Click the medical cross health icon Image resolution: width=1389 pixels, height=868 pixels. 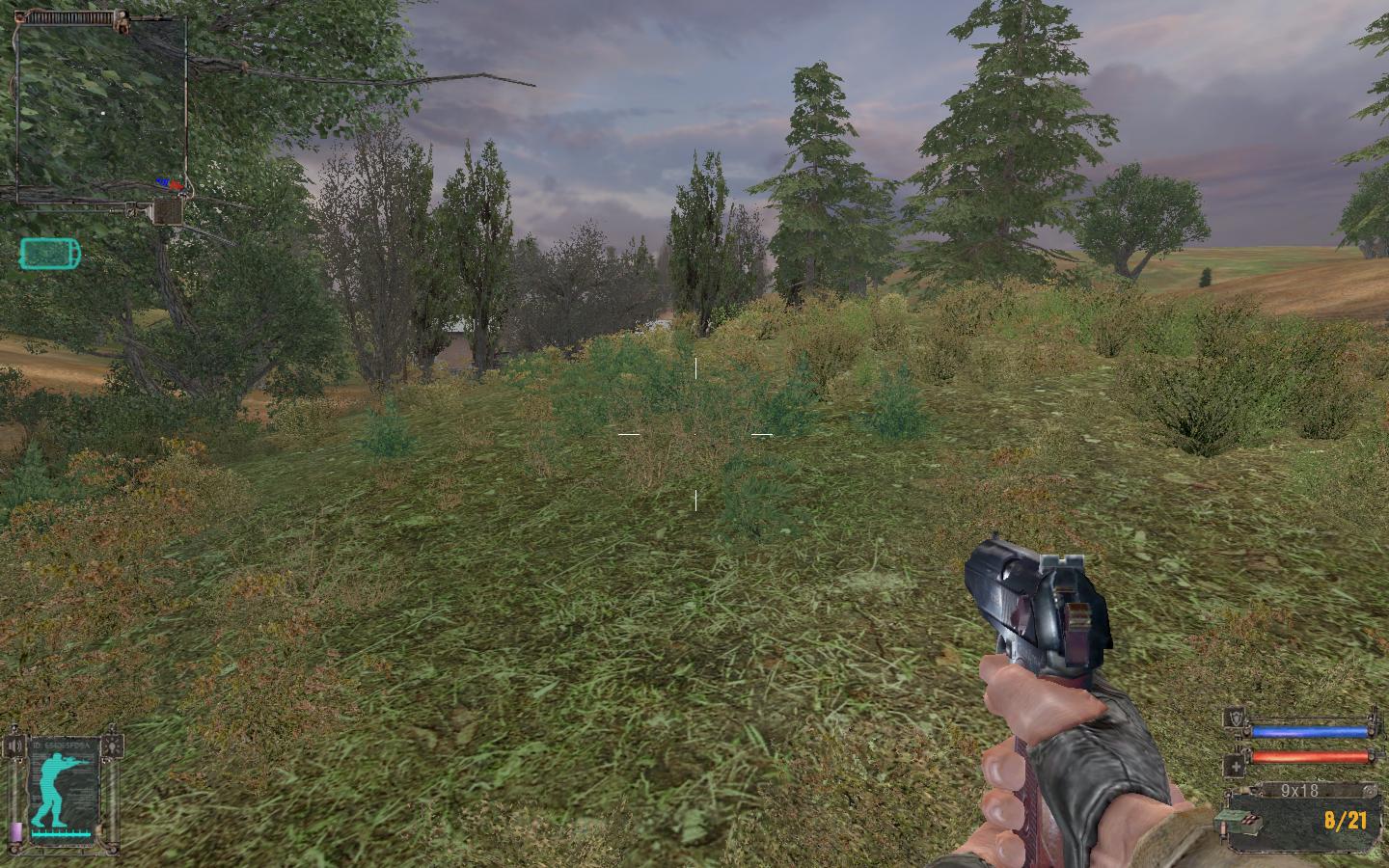(x=1235, y=768)
